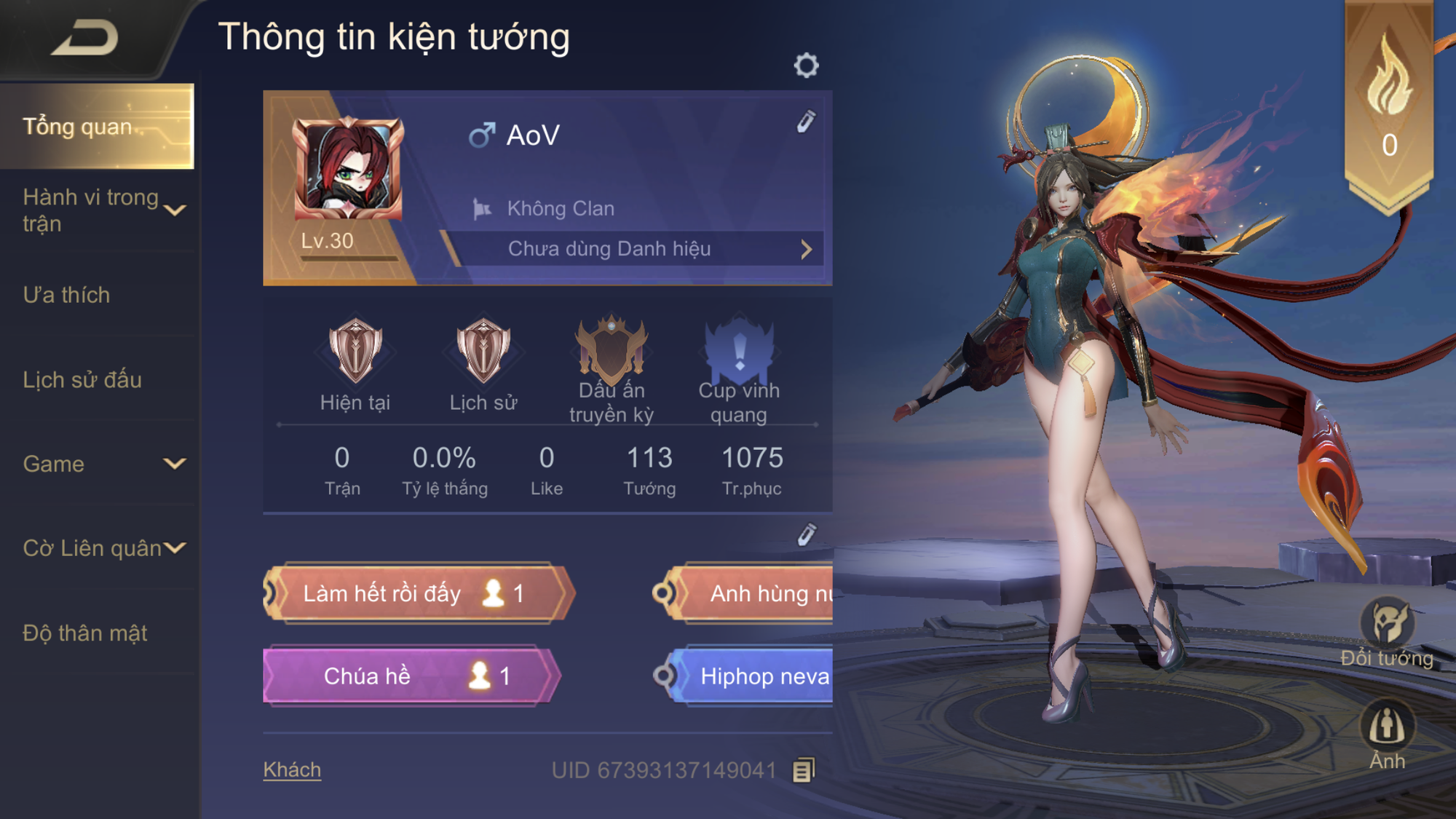Click the red-haired player avatar

click(x=348, y=168)
